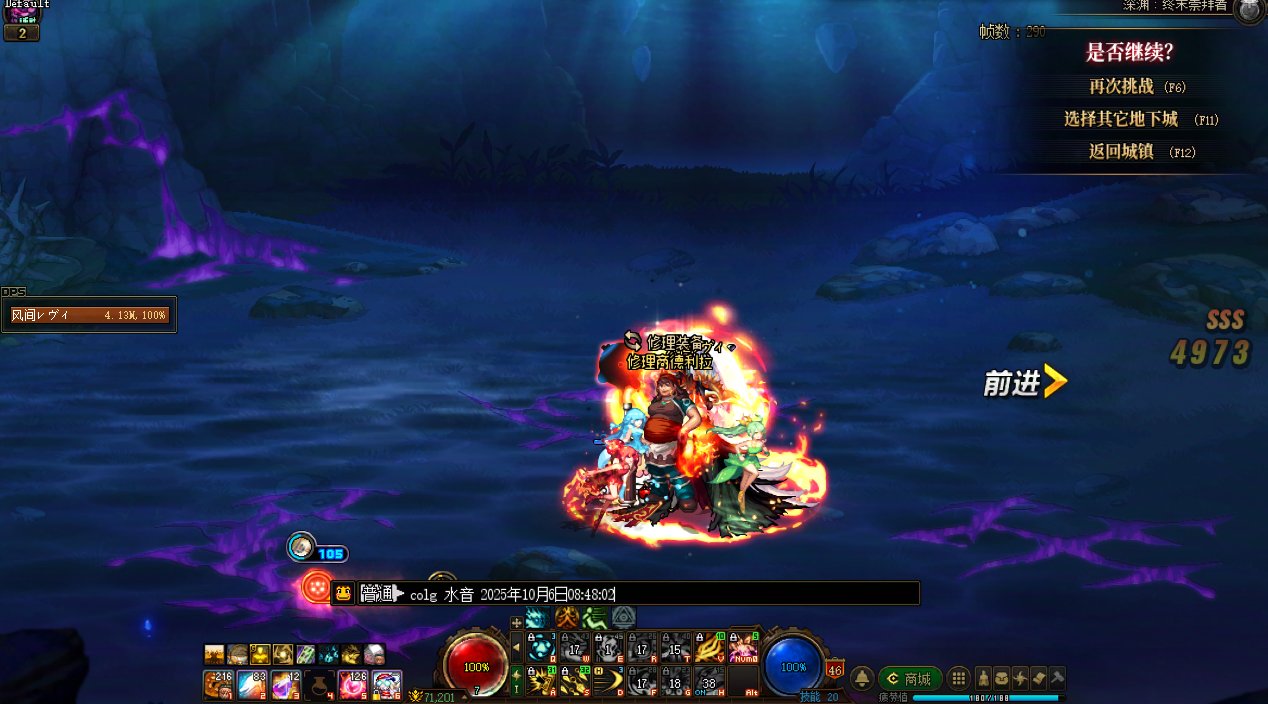Open the emoji face button beside chat
Viewport: 1268px width, 704px height.
click(x=343, y=593)
